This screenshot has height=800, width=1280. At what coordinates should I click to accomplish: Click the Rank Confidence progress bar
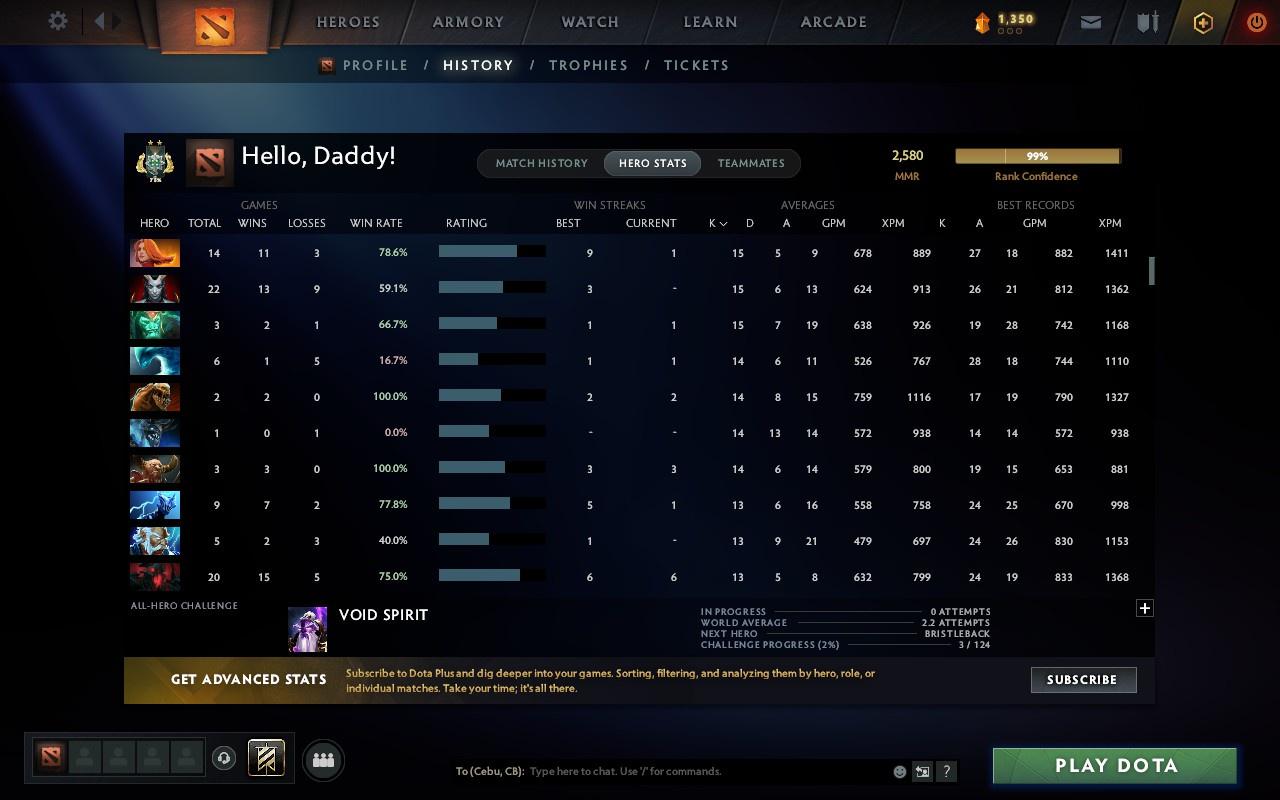1038,156
